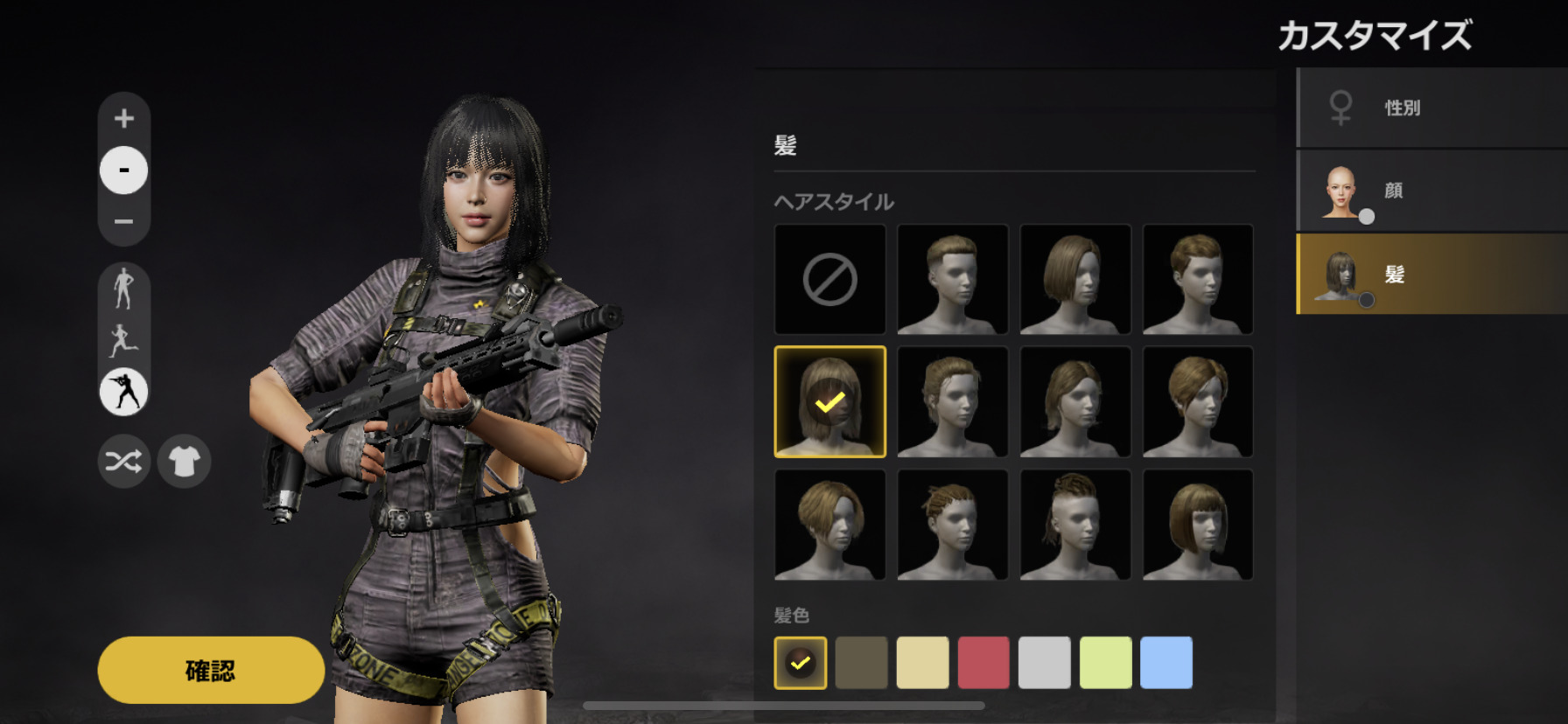
Task: Switch to the 顔 face tab
Action: point(1431,191)
